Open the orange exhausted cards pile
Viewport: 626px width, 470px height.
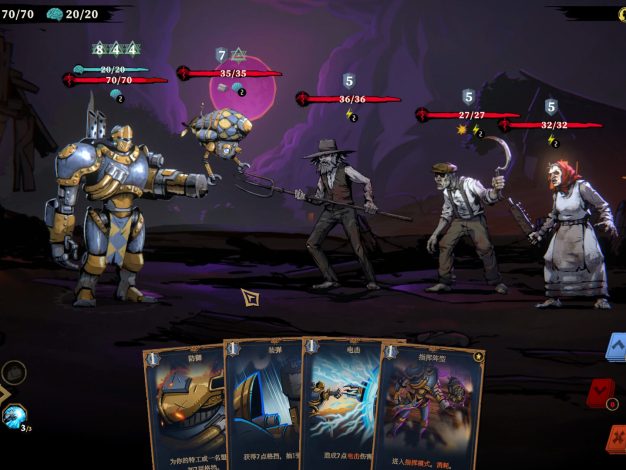click(x=616, y=438)
